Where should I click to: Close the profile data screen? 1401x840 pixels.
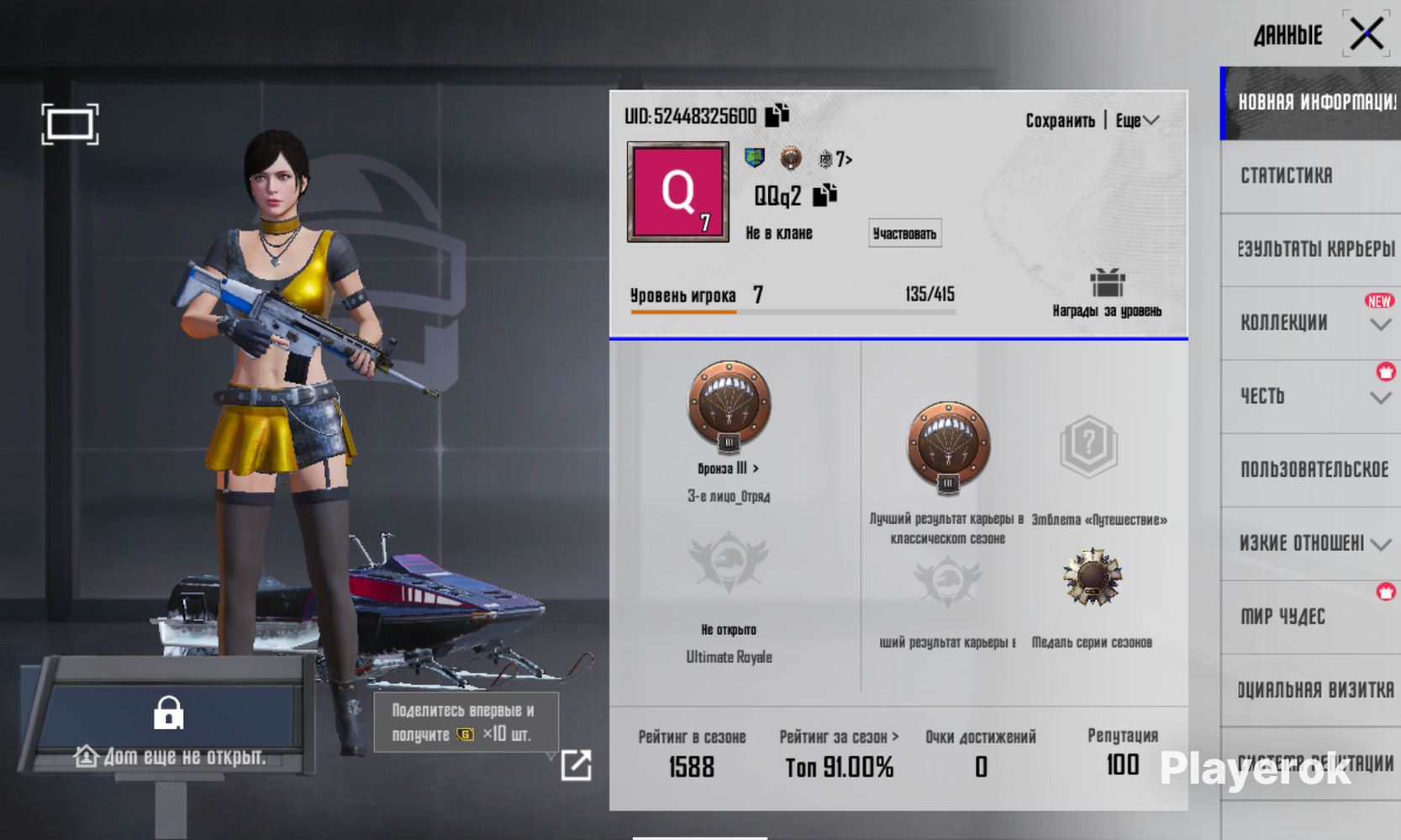(1367, 34)
